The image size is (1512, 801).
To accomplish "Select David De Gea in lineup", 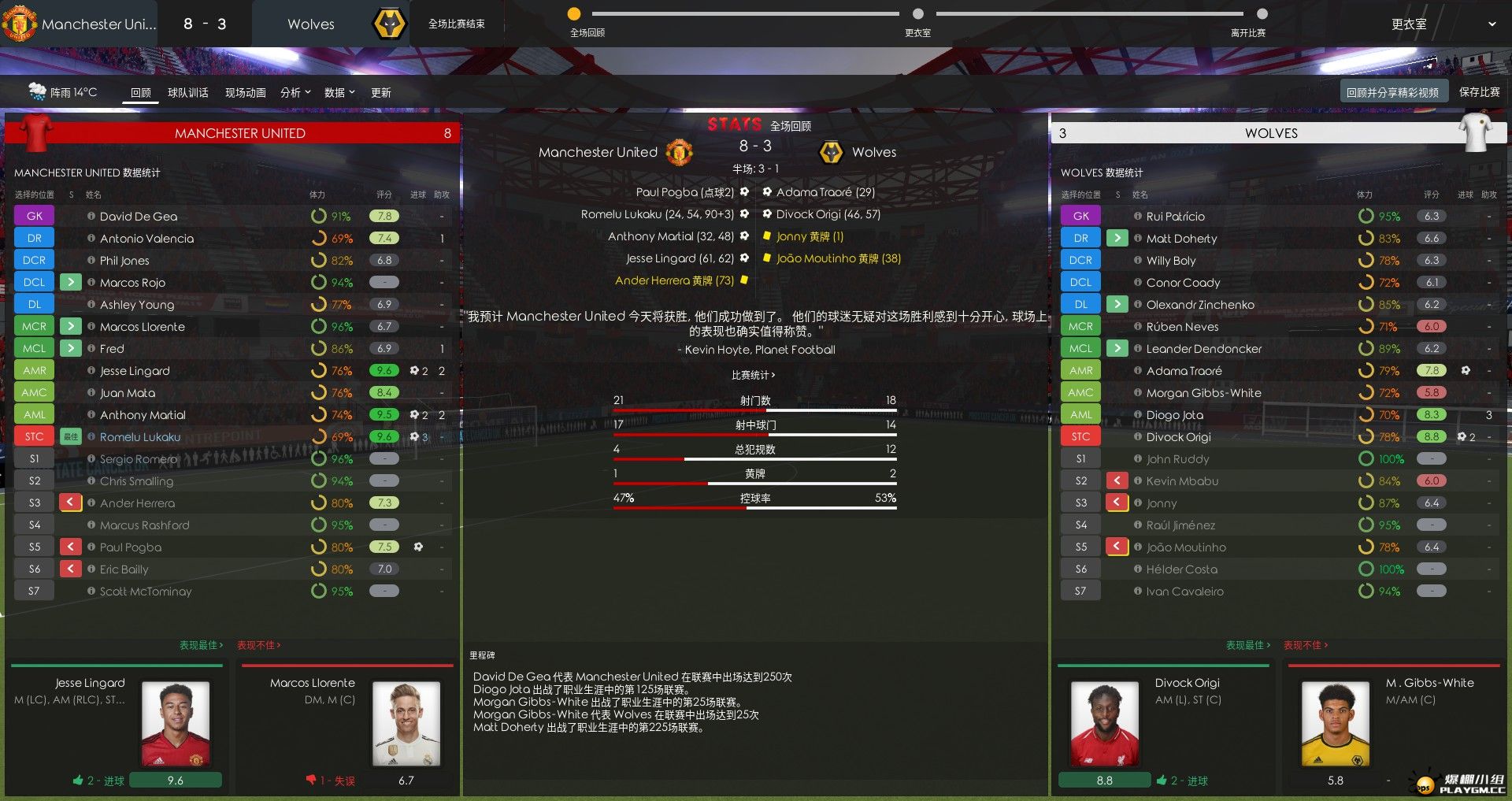I will 139,217.
